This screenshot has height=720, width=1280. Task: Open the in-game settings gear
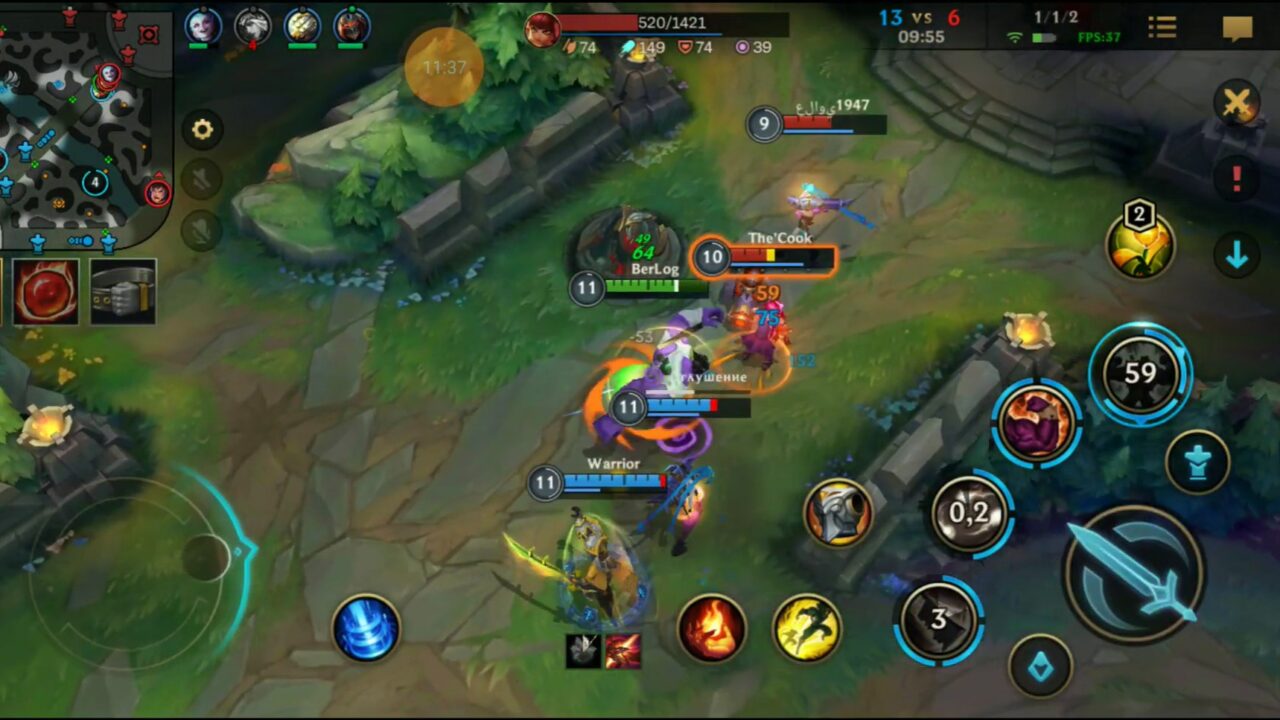[203, 130]
